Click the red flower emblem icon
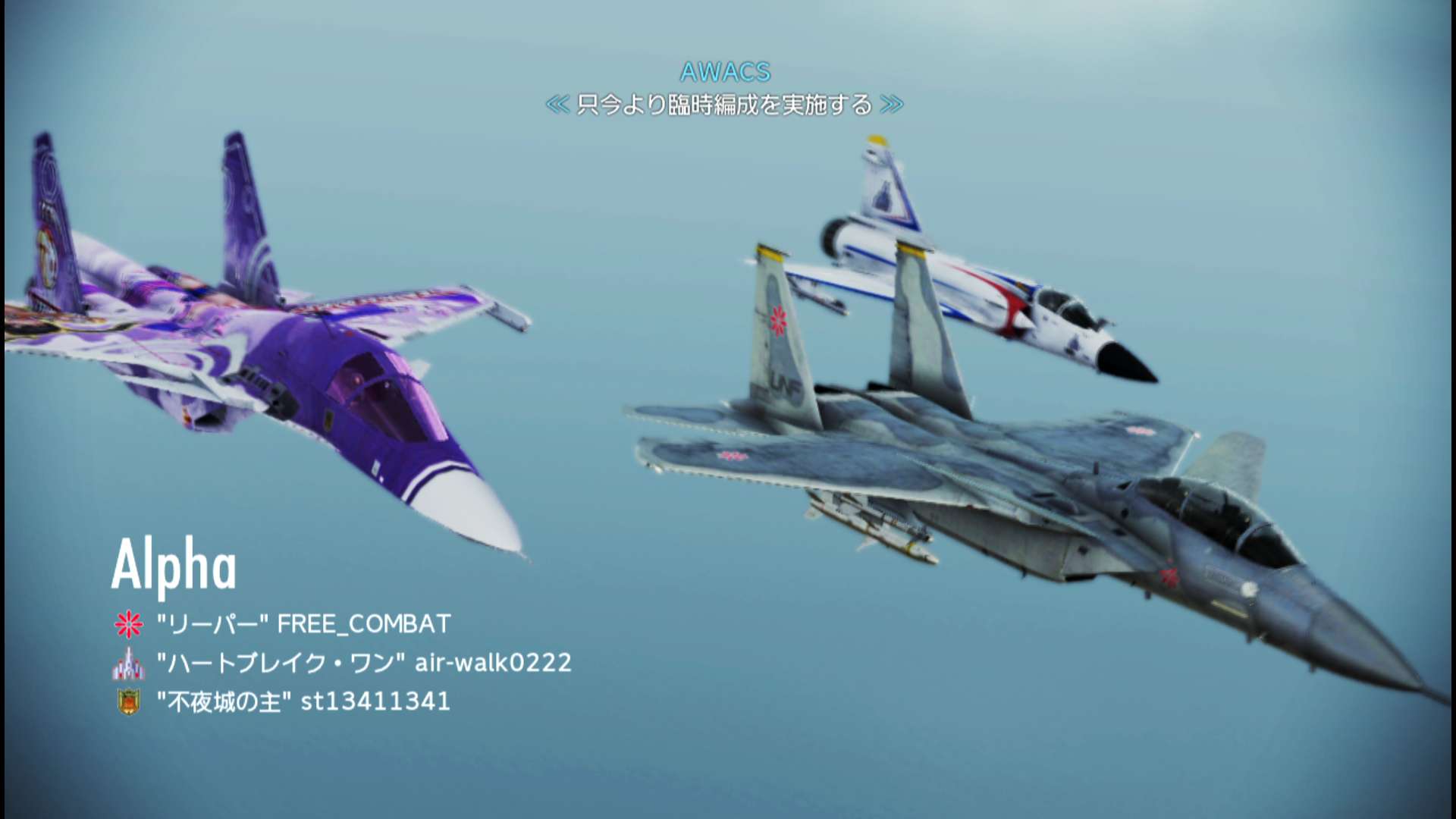The width and height of the screenshot is (1456, 819). pos(128,624)
